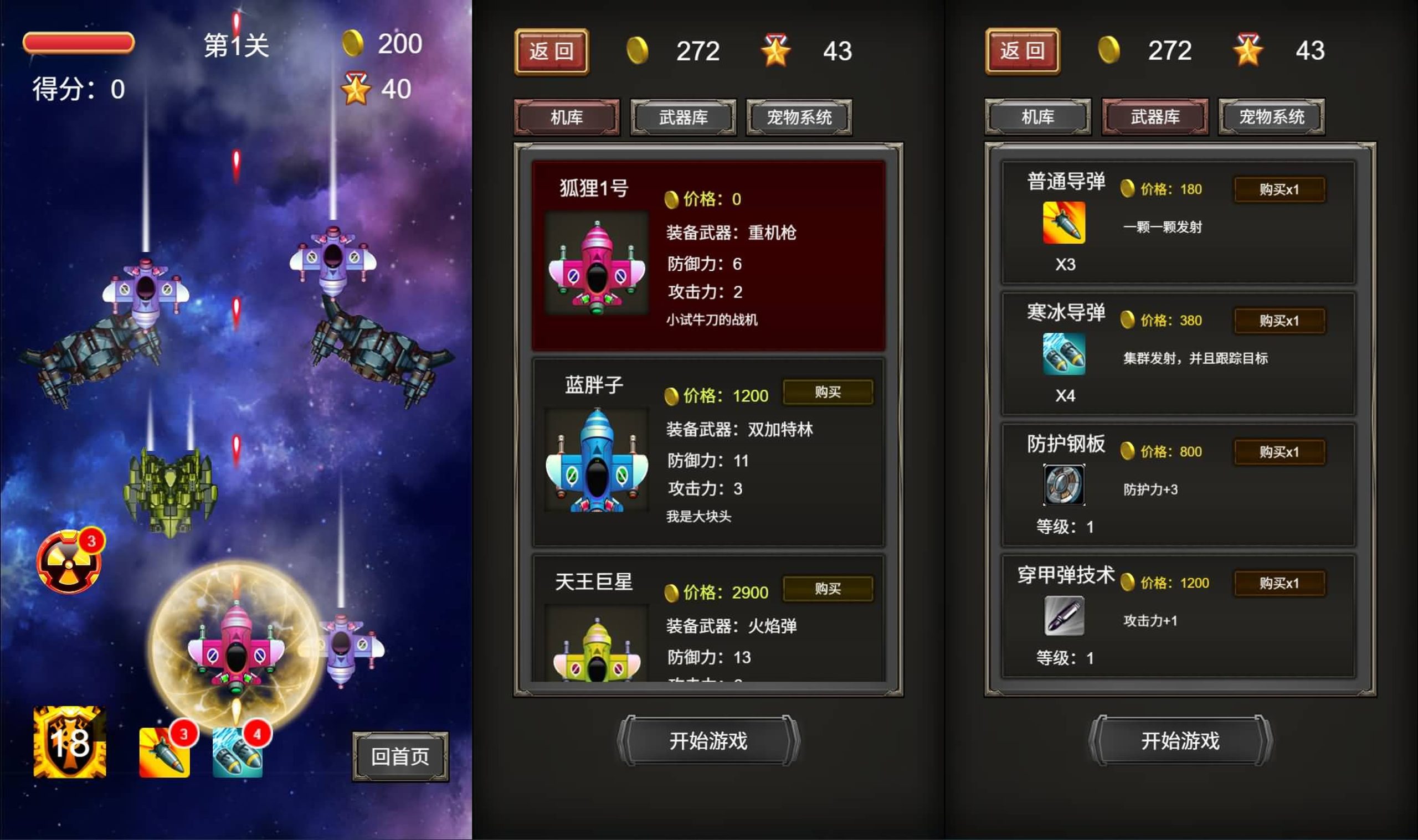Buy the 蓝胖子 ship for 1200

point(828,392)
